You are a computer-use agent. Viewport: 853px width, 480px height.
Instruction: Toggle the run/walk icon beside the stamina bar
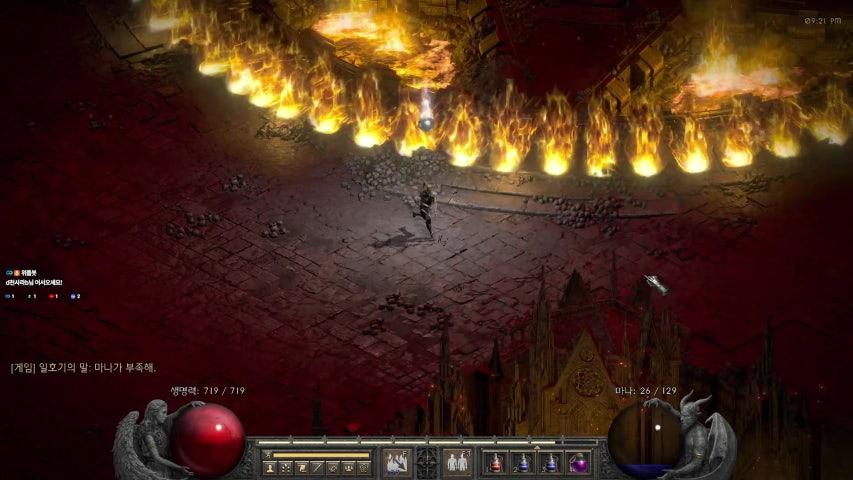coord(268,455)
